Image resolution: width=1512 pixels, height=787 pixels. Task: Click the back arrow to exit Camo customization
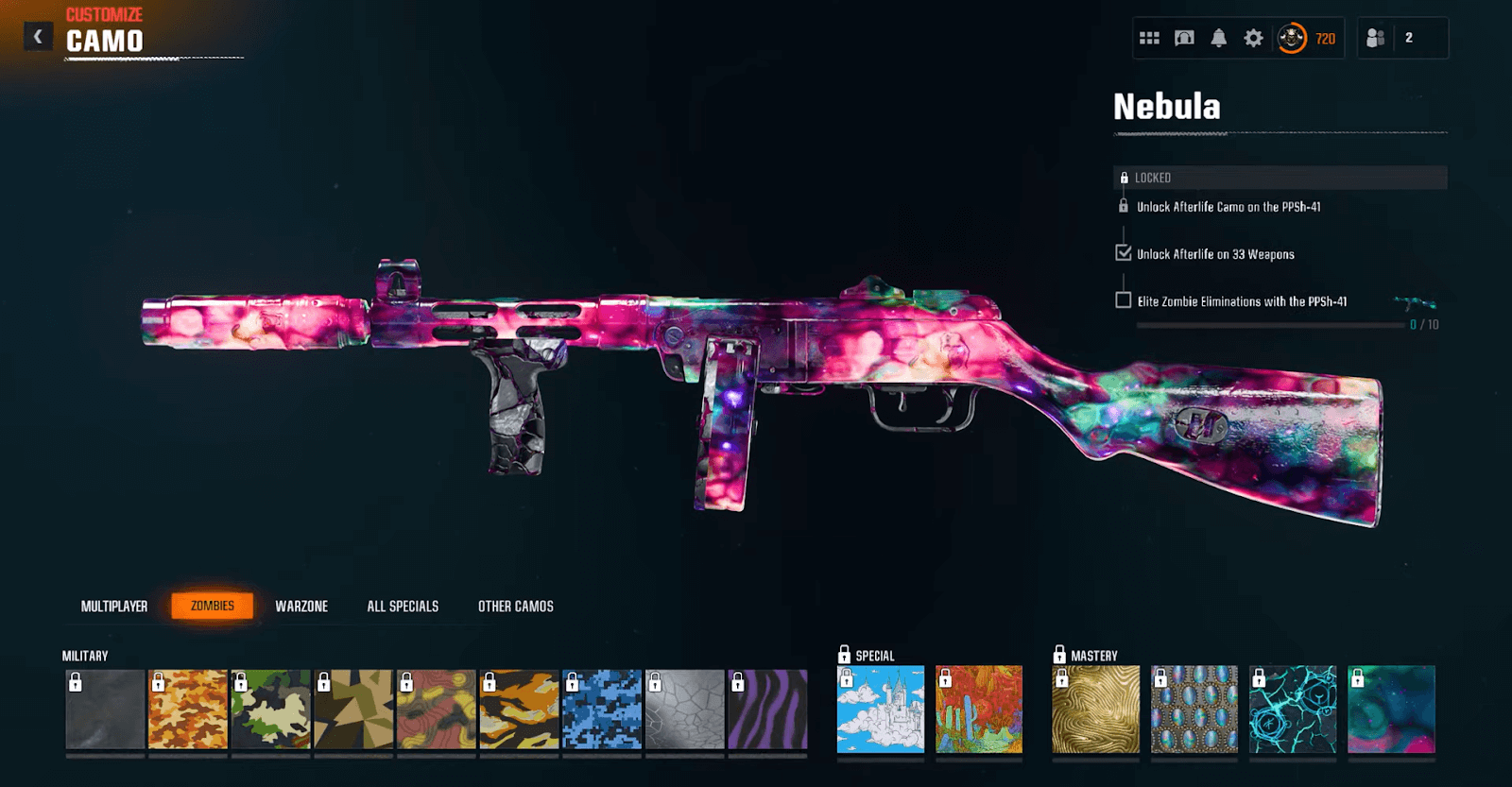[37, 36]
